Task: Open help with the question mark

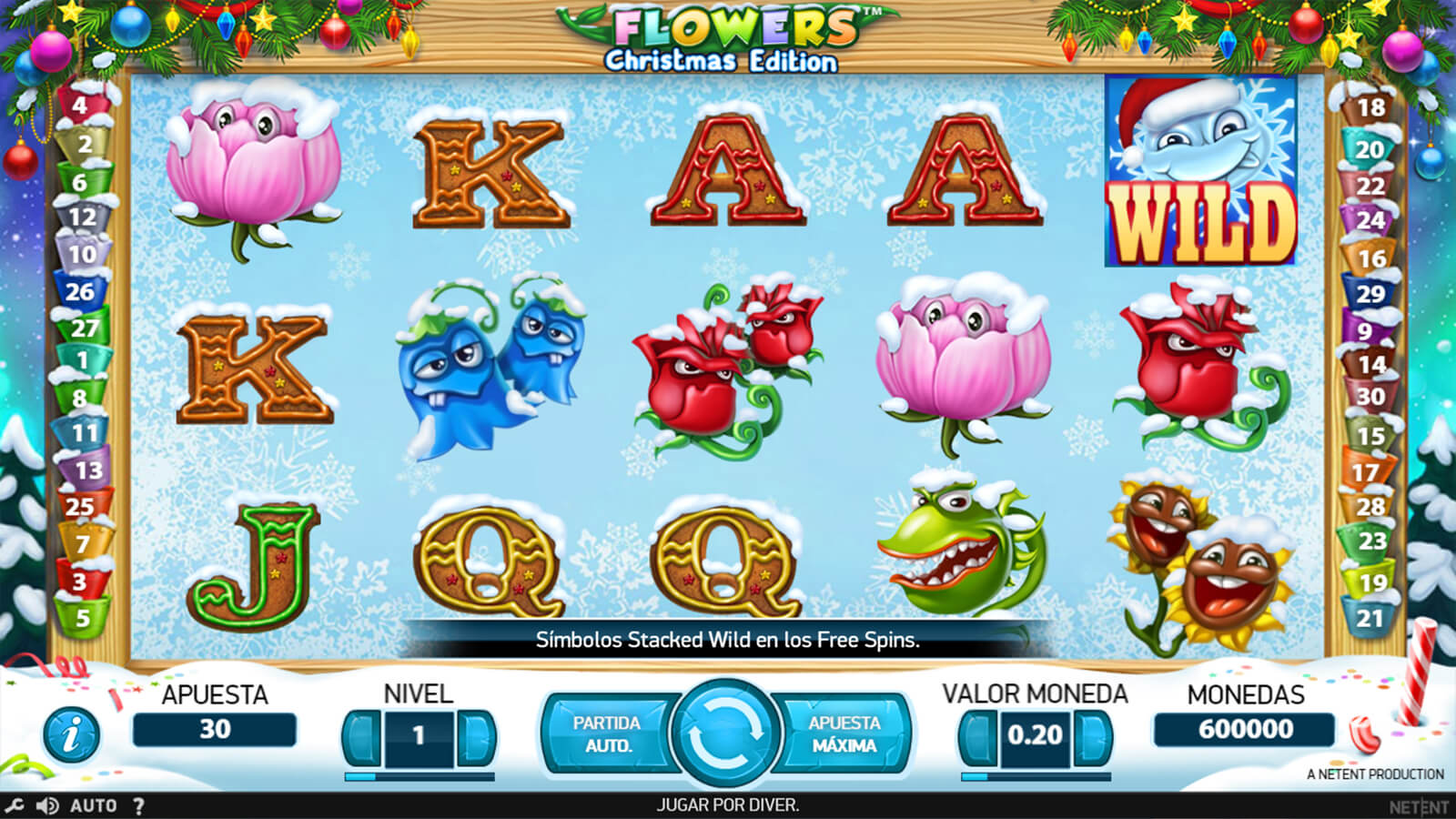Action: coord(138,805)
